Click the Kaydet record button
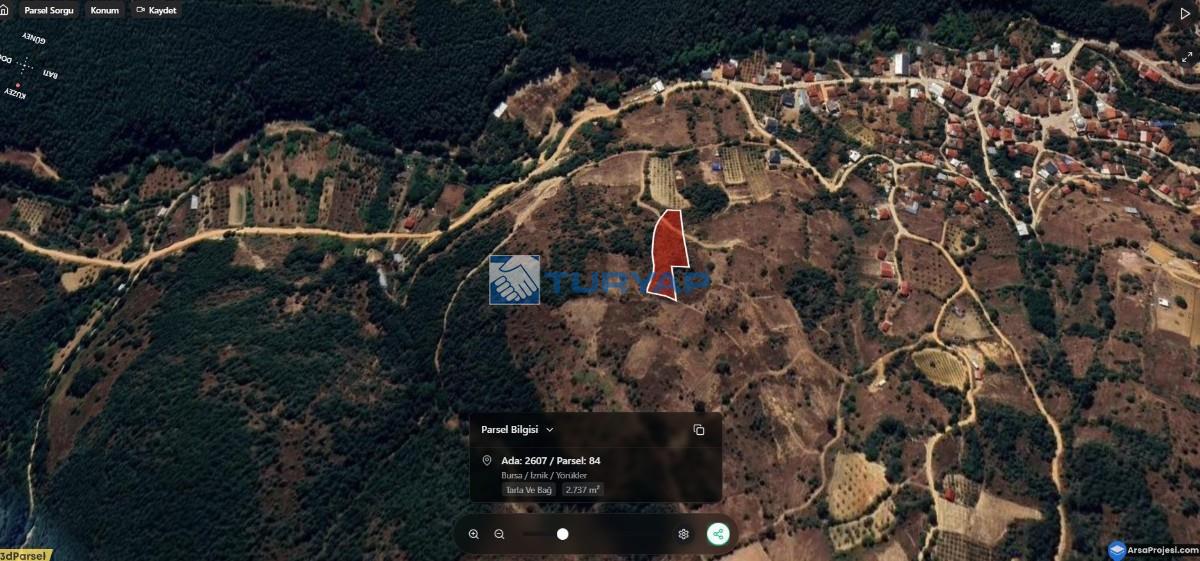This screenshot has width=1200, height=561. [x=156, y=10]
